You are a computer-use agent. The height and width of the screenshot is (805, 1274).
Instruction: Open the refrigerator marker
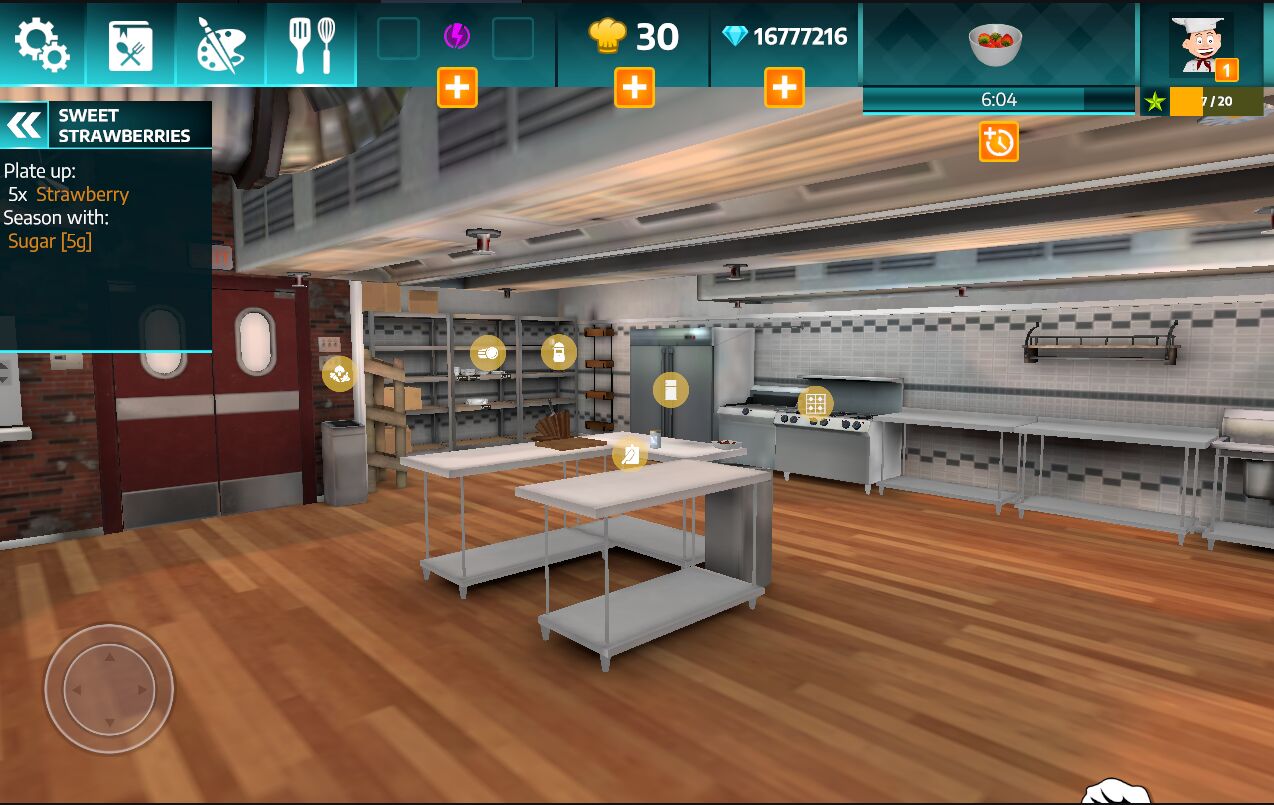(671, 389)
